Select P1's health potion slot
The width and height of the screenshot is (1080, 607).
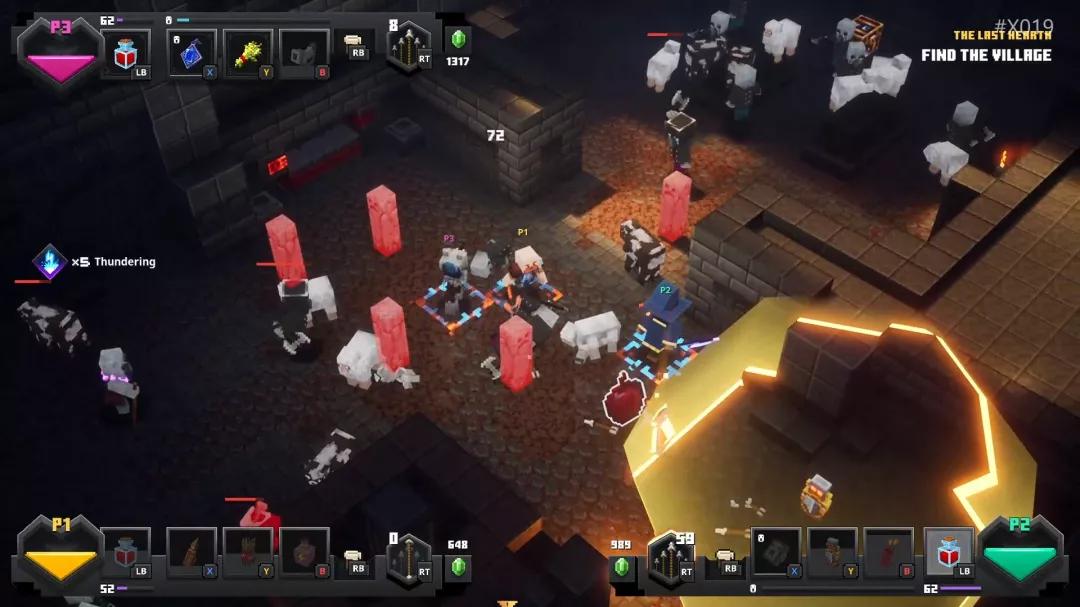tap(126, 551)
